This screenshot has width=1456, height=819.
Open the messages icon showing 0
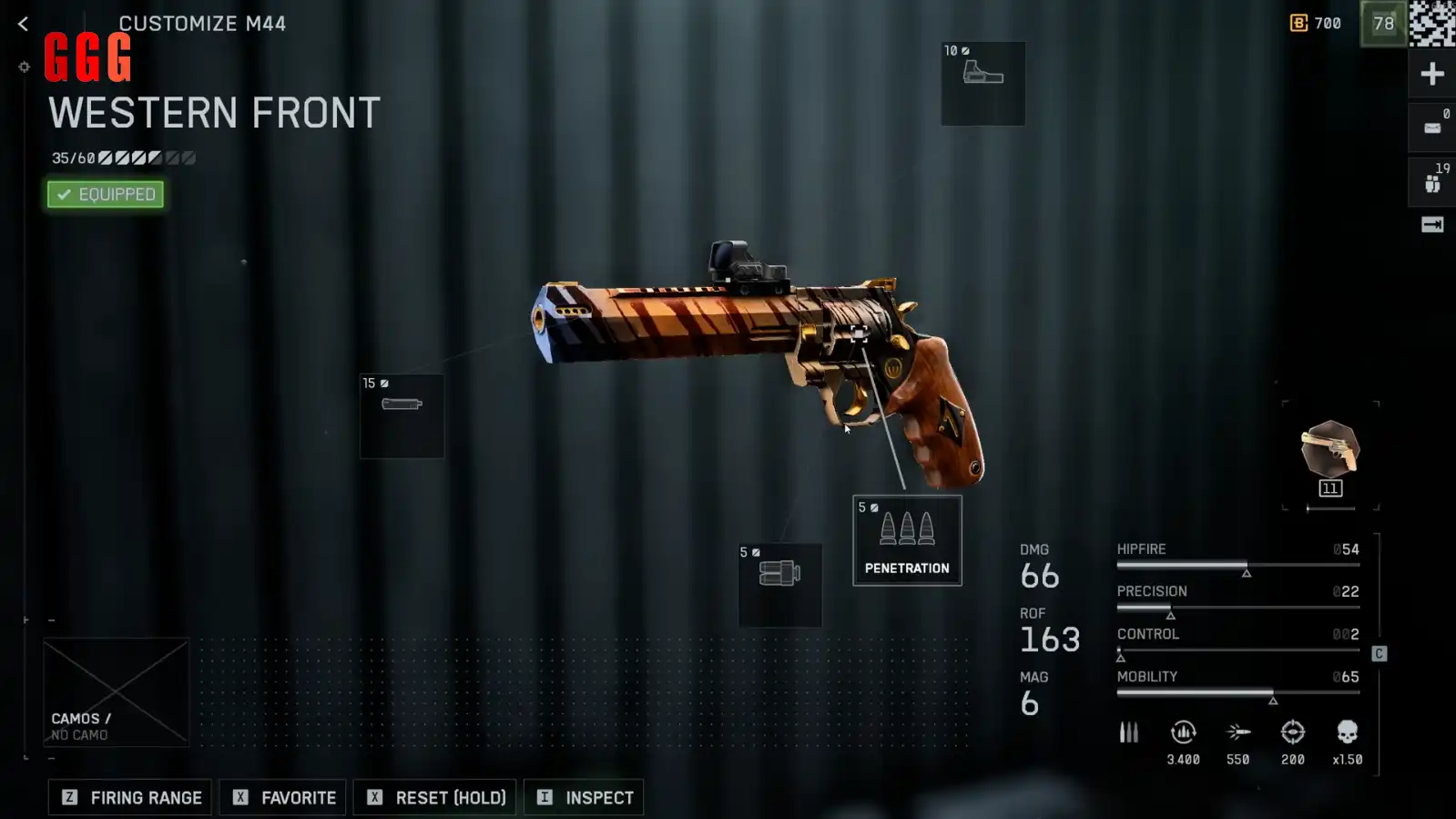coord(1431,128)
